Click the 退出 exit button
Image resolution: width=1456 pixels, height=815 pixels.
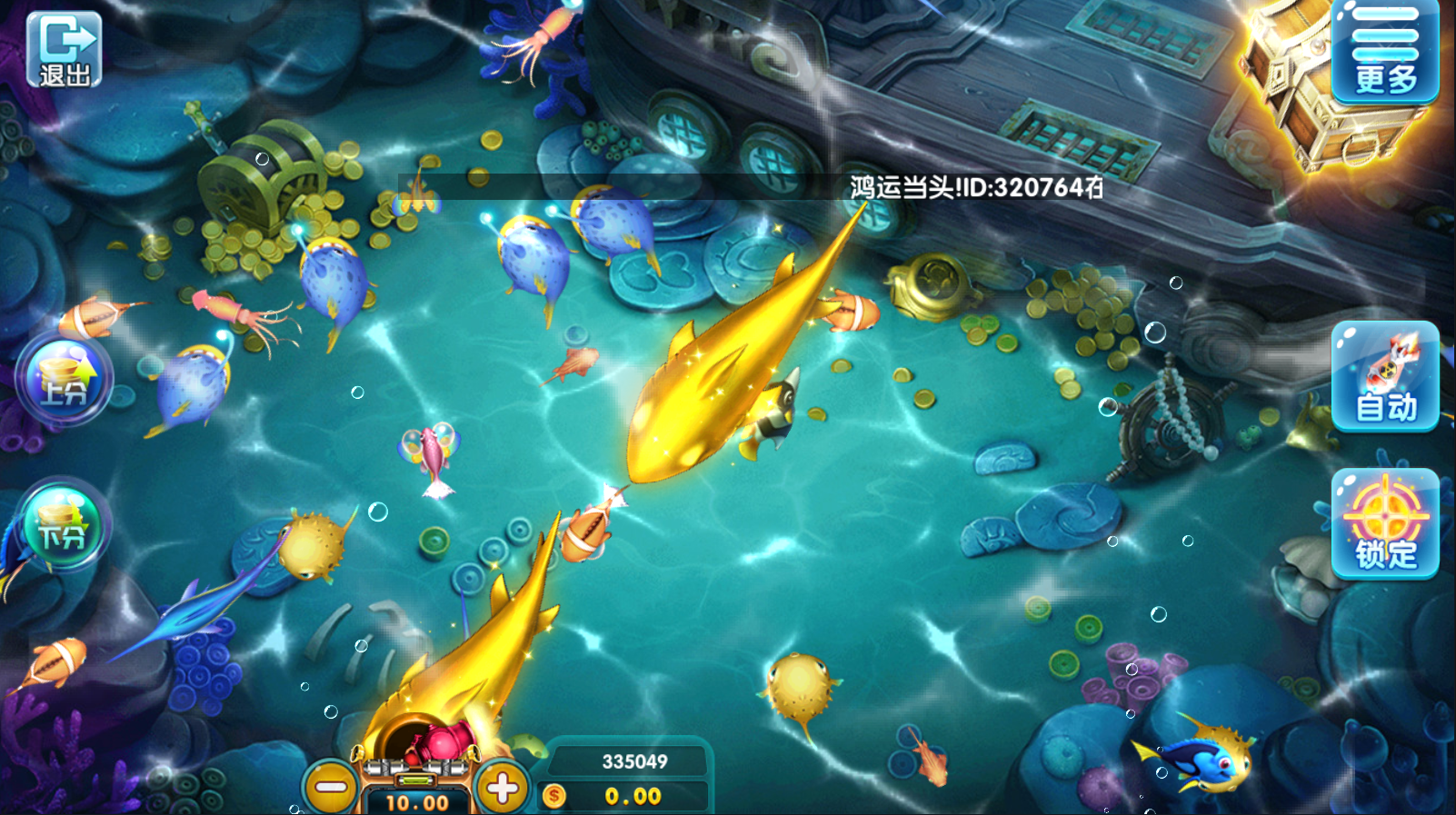tap(64, 49)
